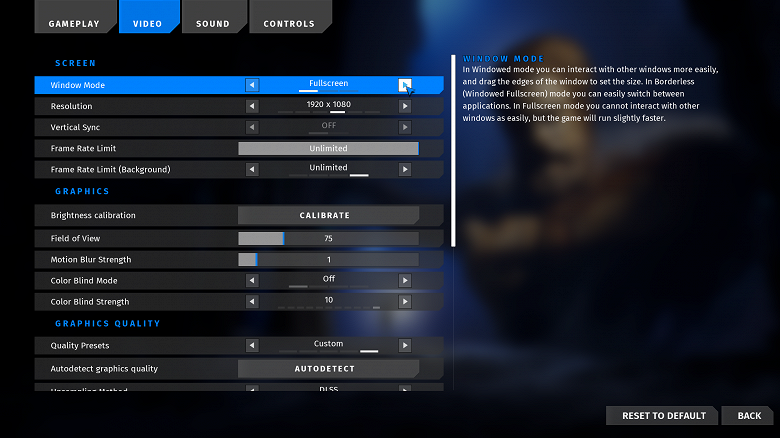The image size is (780, 438).
Task: Run Autodetect graphics quality
Action: coord(324,369)
